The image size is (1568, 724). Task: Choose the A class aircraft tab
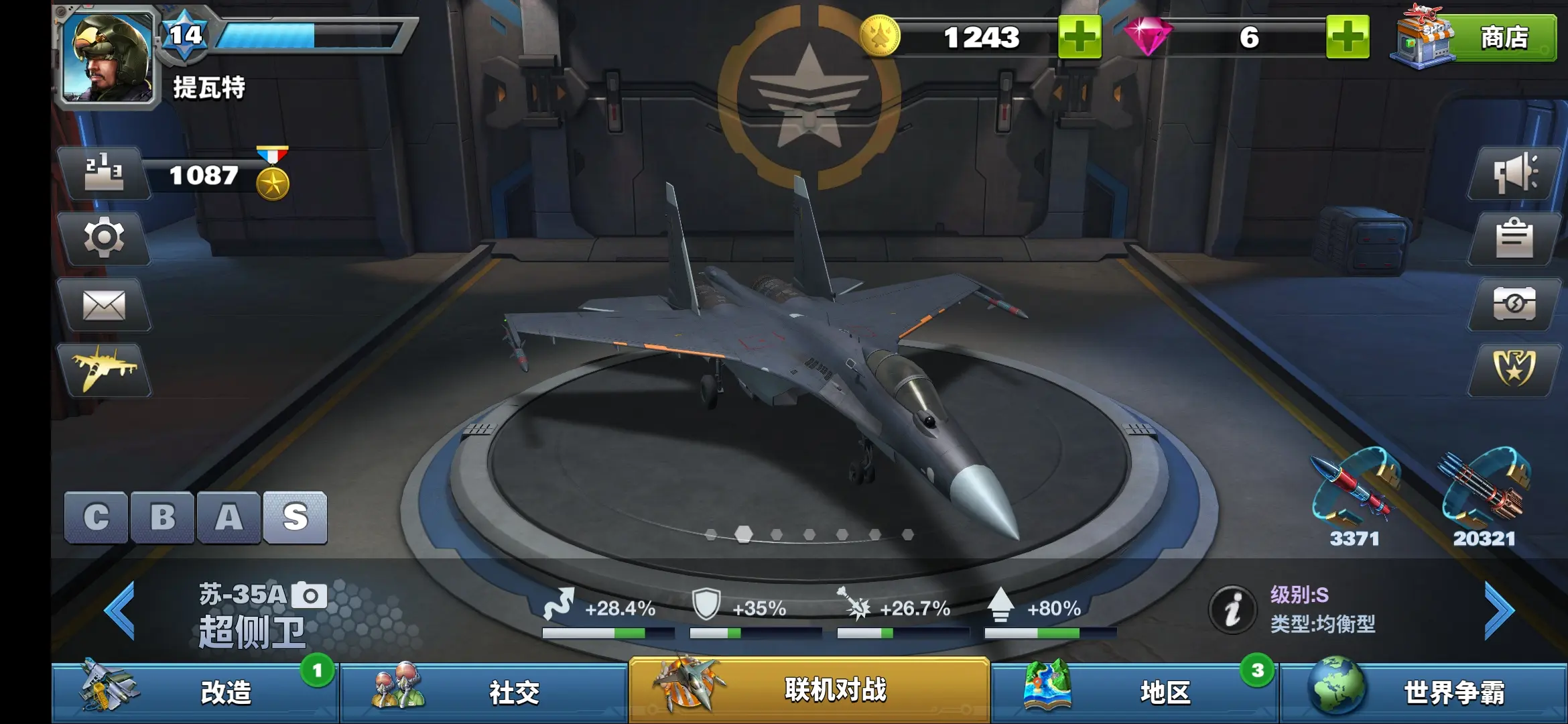click(x=228, y=517)
